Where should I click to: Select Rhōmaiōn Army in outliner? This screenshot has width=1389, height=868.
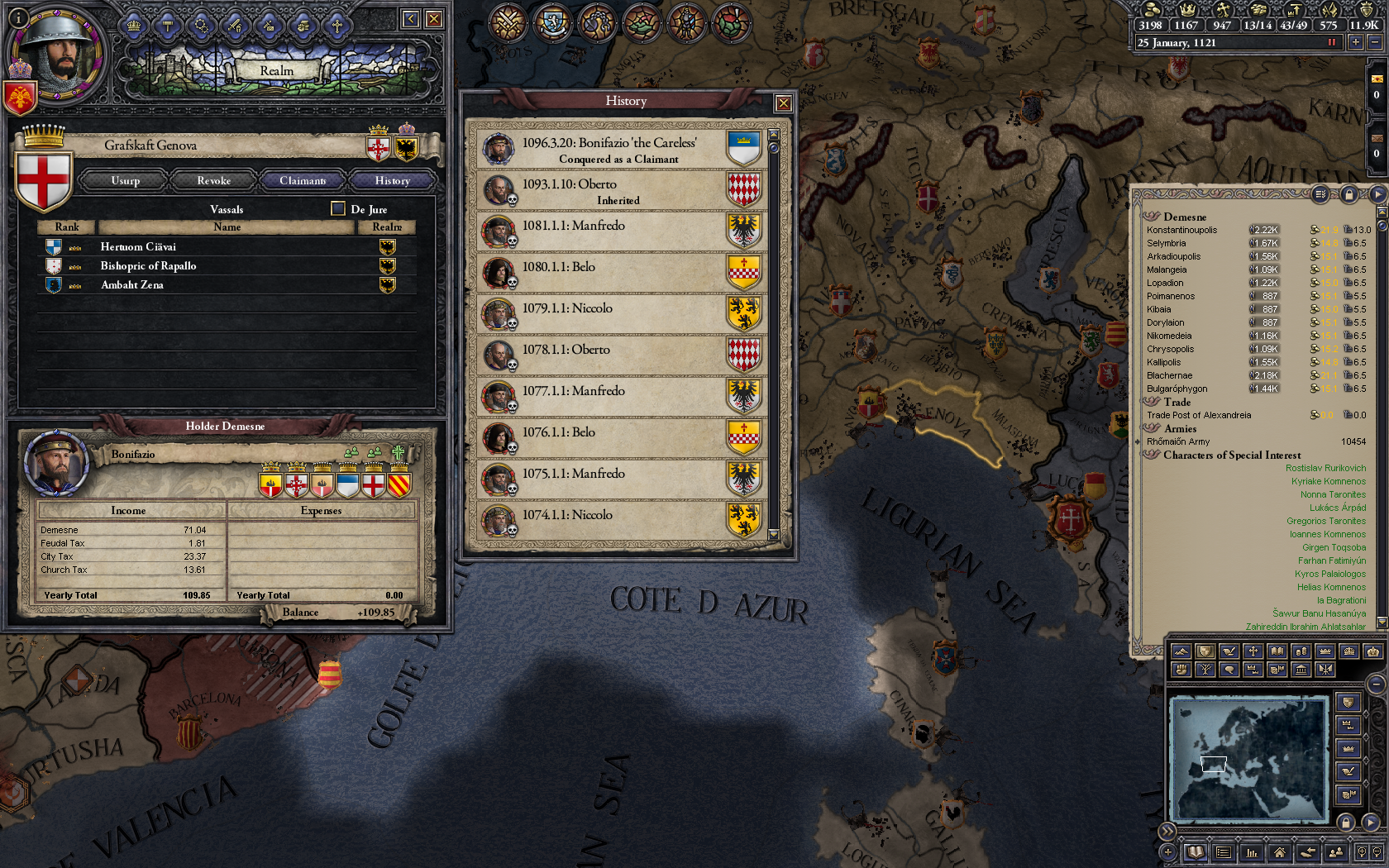click(x=1178, y=441)
